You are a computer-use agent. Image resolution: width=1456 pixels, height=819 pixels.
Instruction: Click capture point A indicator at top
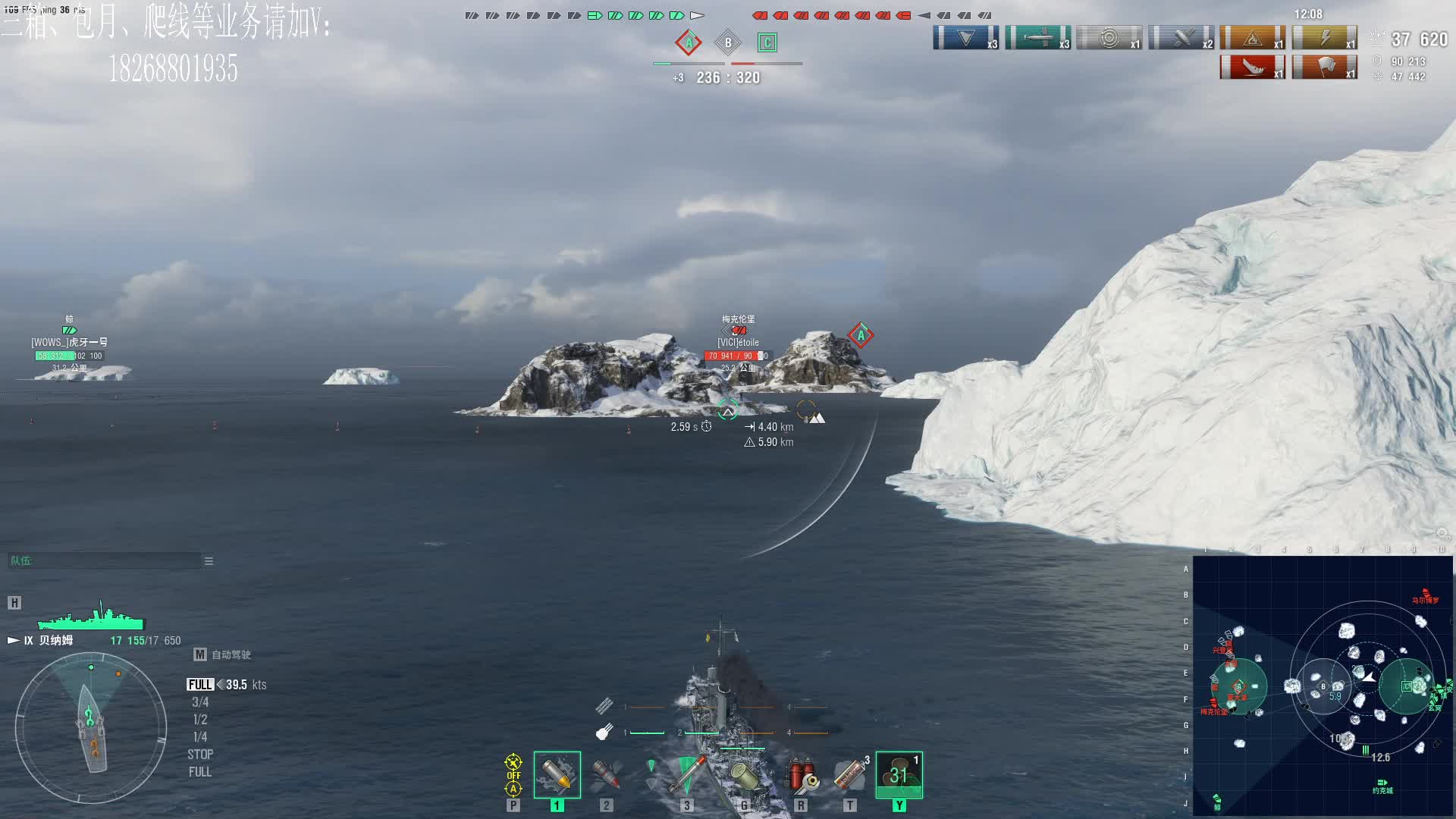tap(689, 42)
